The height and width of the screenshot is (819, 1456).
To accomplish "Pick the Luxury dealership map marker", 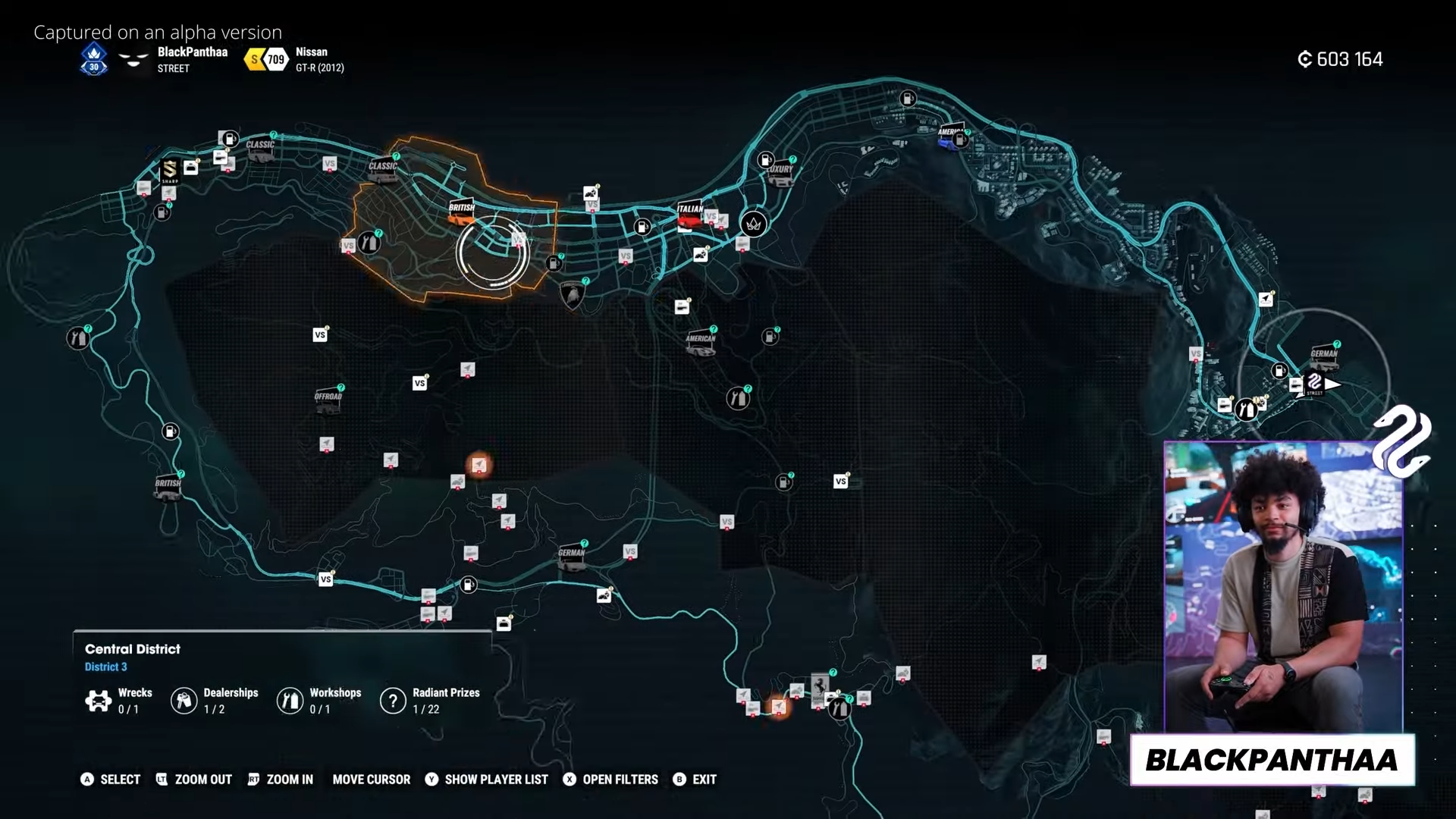I will pos(780,174).
